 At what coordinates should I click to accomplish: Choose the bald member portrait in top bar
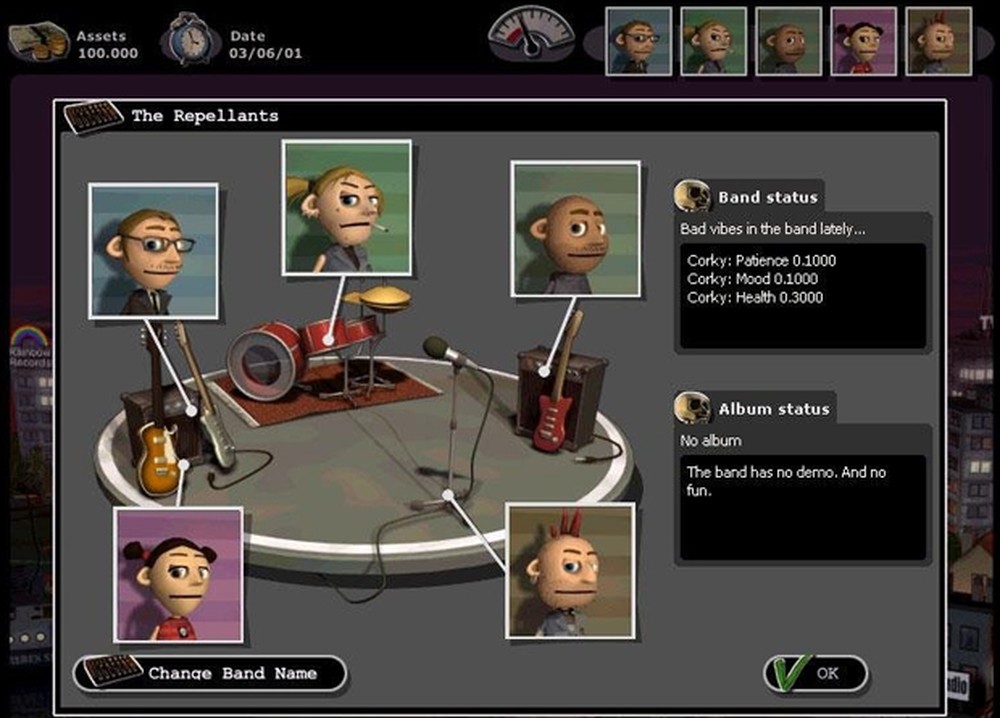[789, 41]
